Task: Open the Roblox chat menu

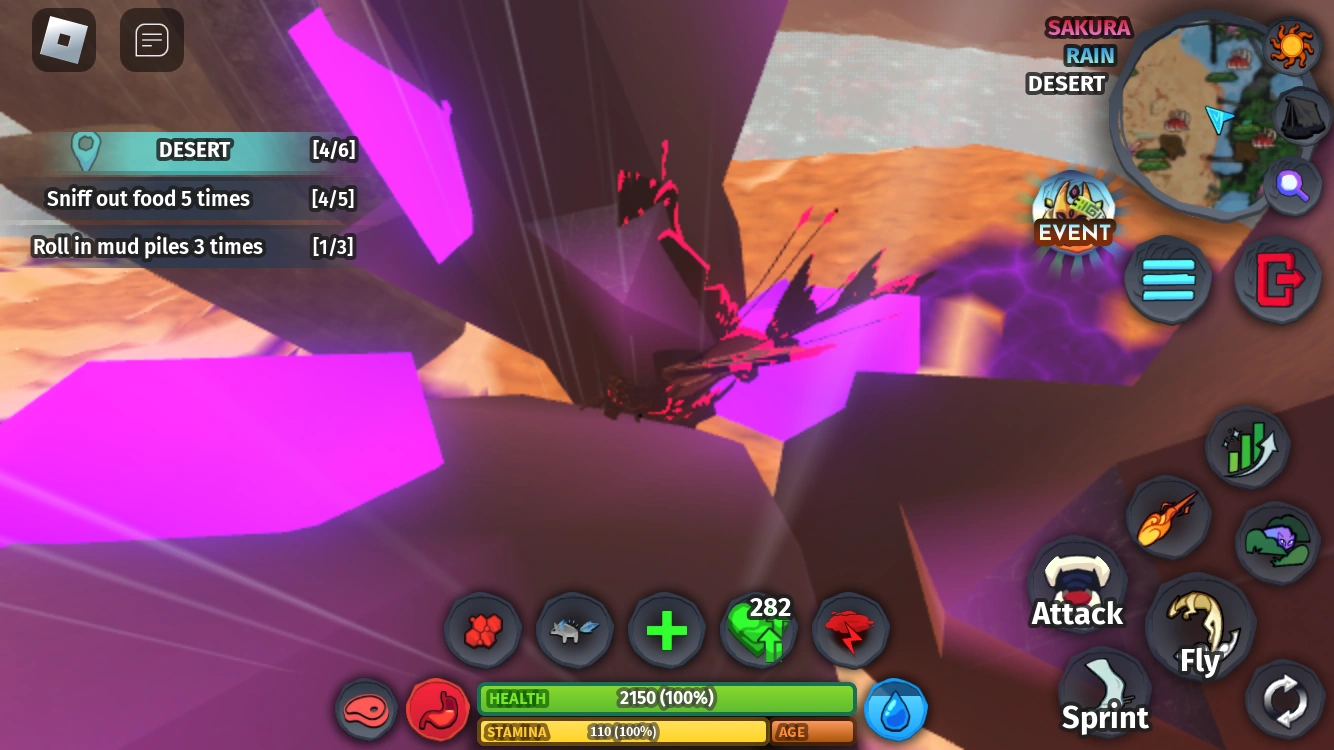Action: 152,40
